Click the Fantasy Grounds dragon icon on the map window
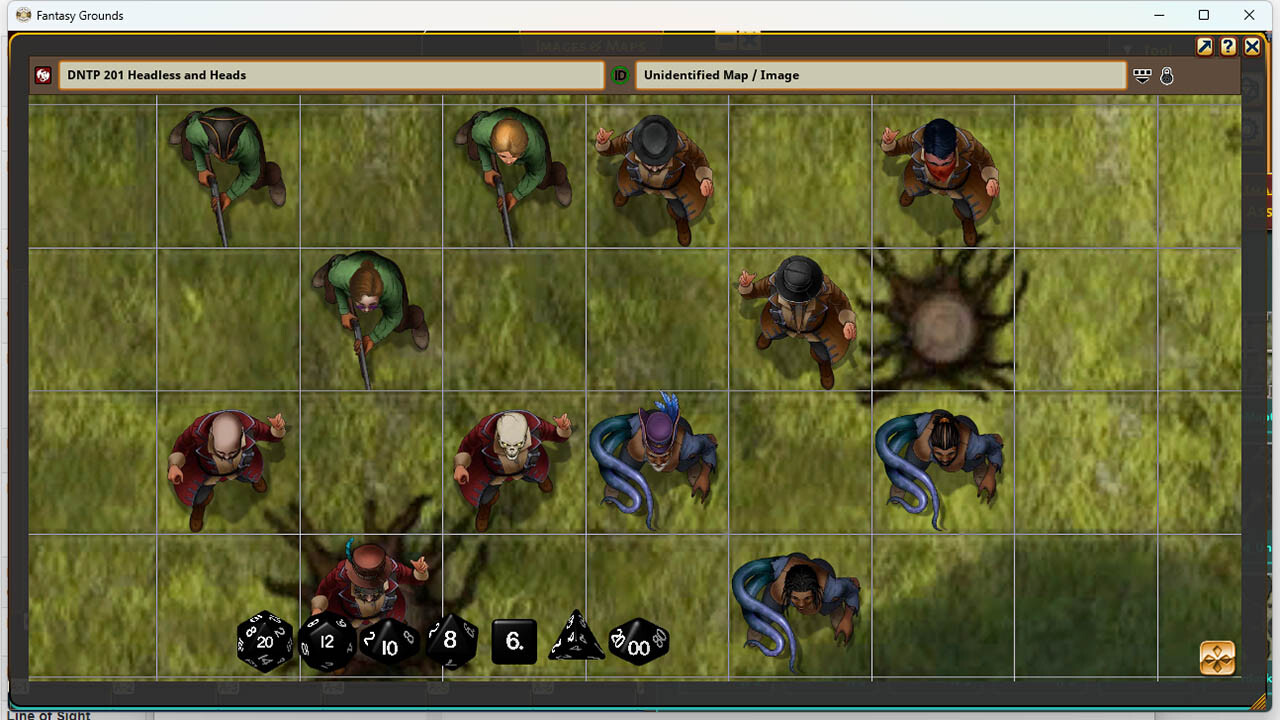This screenshot has height=720, width=1280. (x=42, y=75)
